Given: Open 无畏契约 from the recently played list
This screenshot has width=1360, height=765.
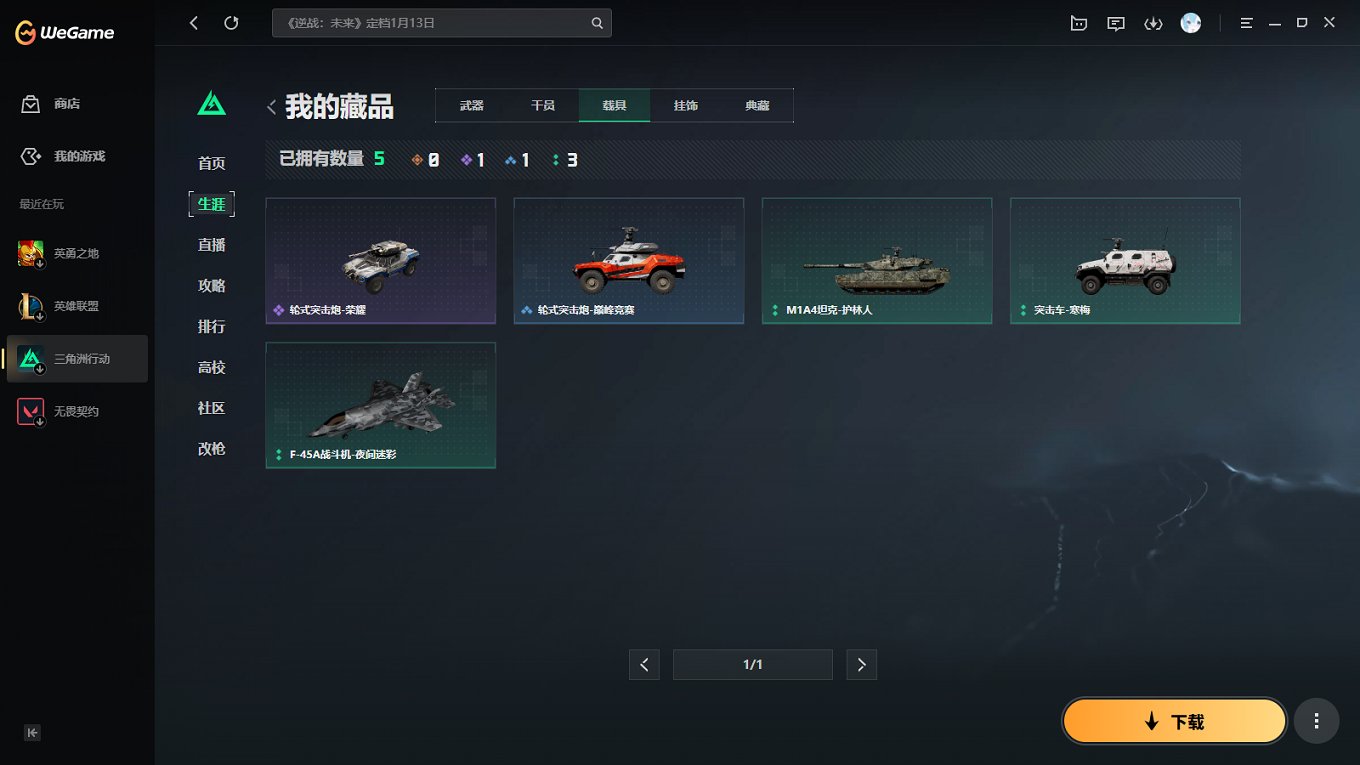Looking at the screenshot, I should (30, 410).
